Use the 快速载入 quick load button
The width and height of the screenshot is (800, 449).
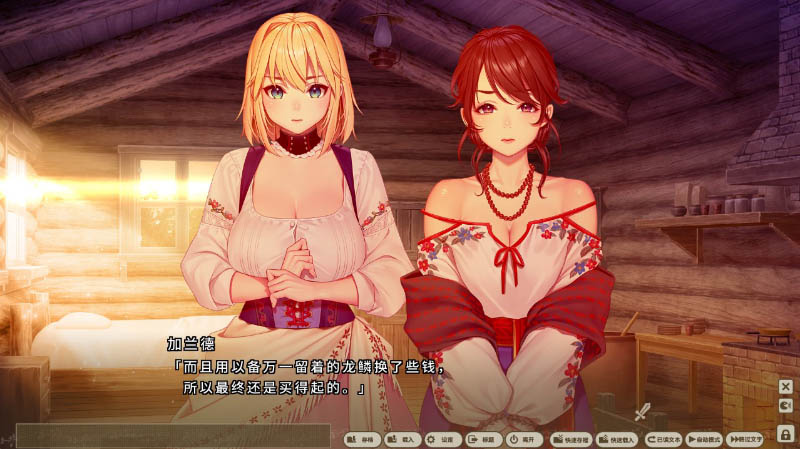[617, 439]
